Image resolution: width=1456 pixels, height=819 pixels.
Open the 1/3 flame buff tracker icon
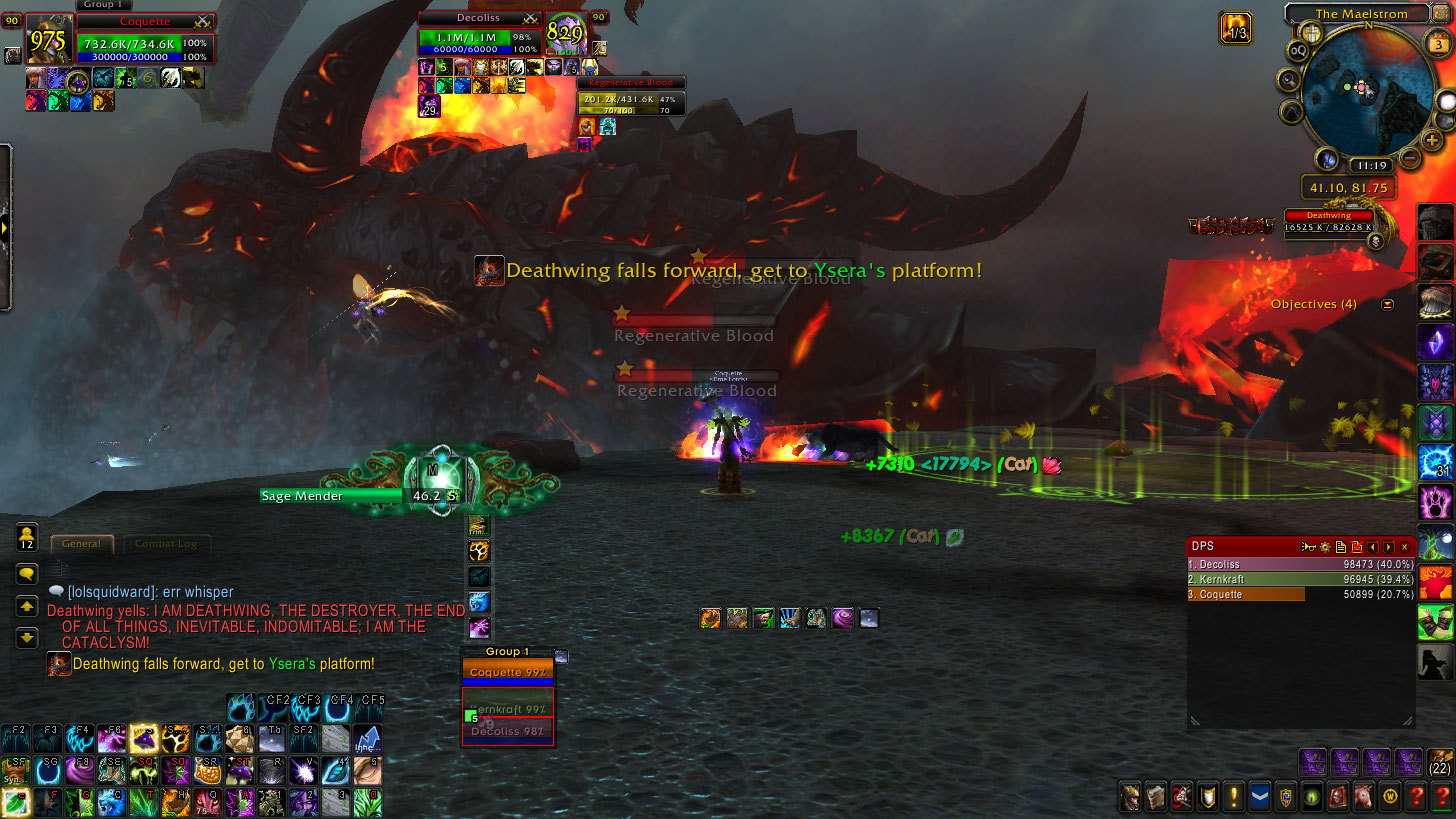[x=1236, y=27]
